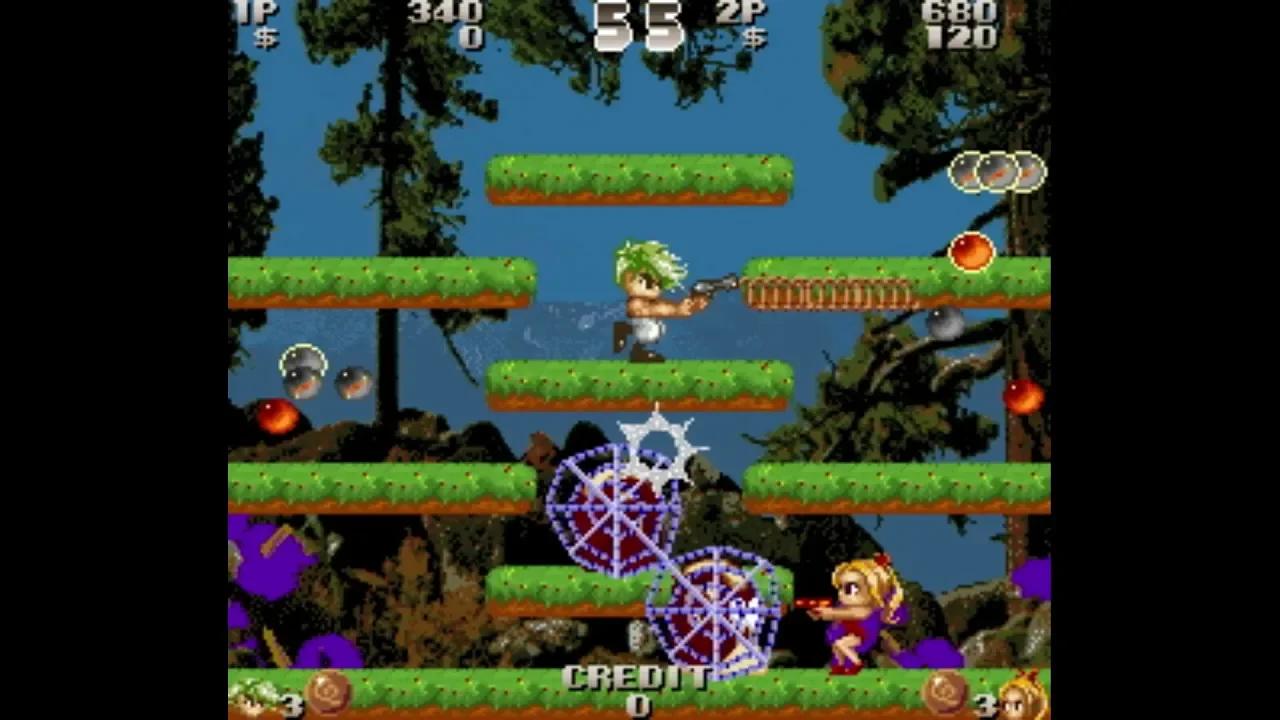Click the large spider web trapping the donut
Screen dimensions: 1280x720
[615, 510]
